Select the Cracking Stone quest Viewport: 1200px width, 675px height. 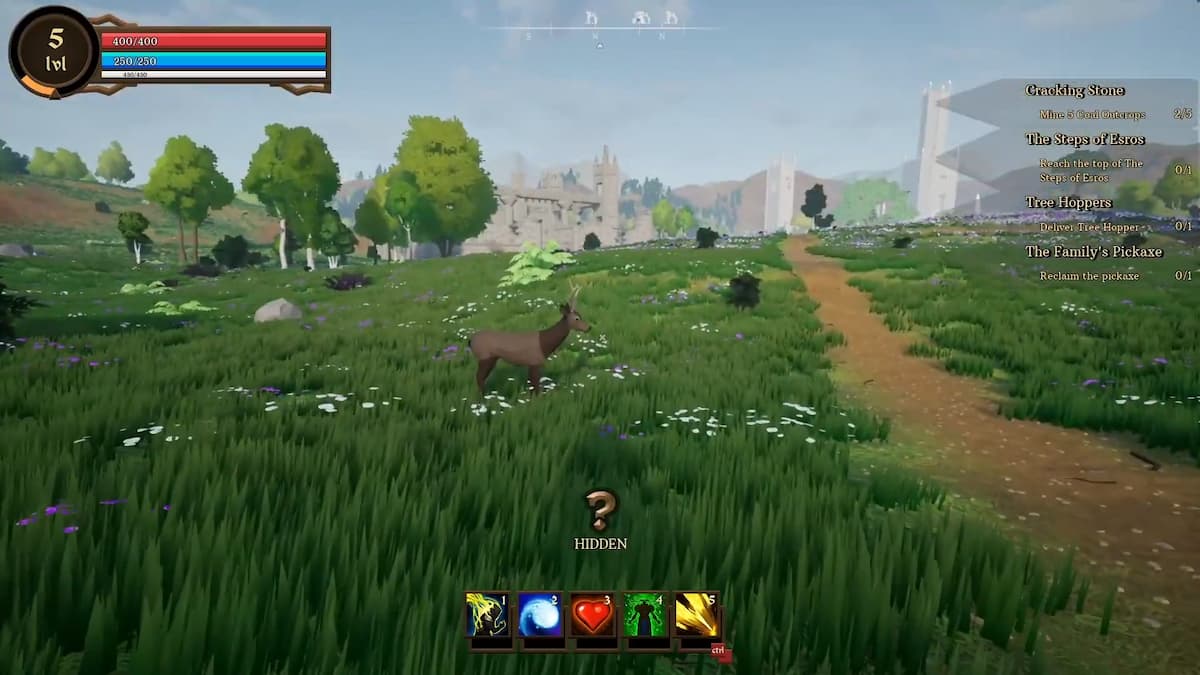(1074, 90)
